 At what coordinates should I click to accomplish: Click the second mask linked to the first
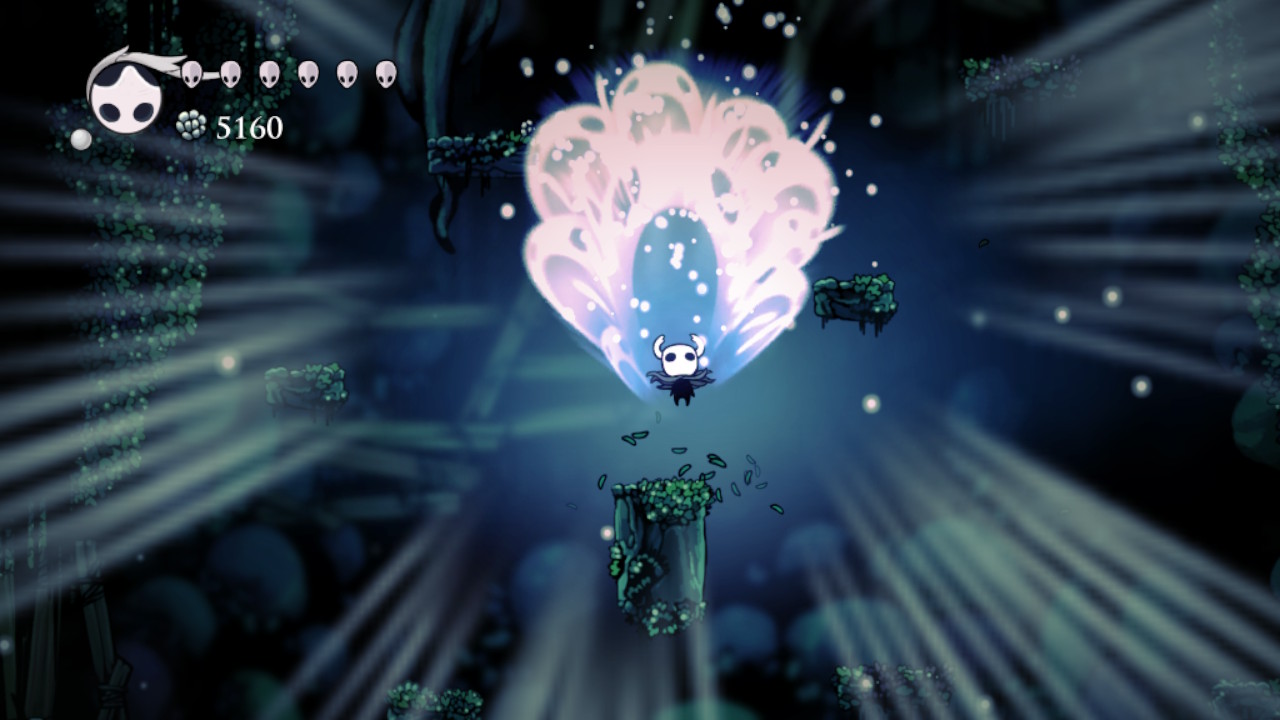[x=228, y=73]
